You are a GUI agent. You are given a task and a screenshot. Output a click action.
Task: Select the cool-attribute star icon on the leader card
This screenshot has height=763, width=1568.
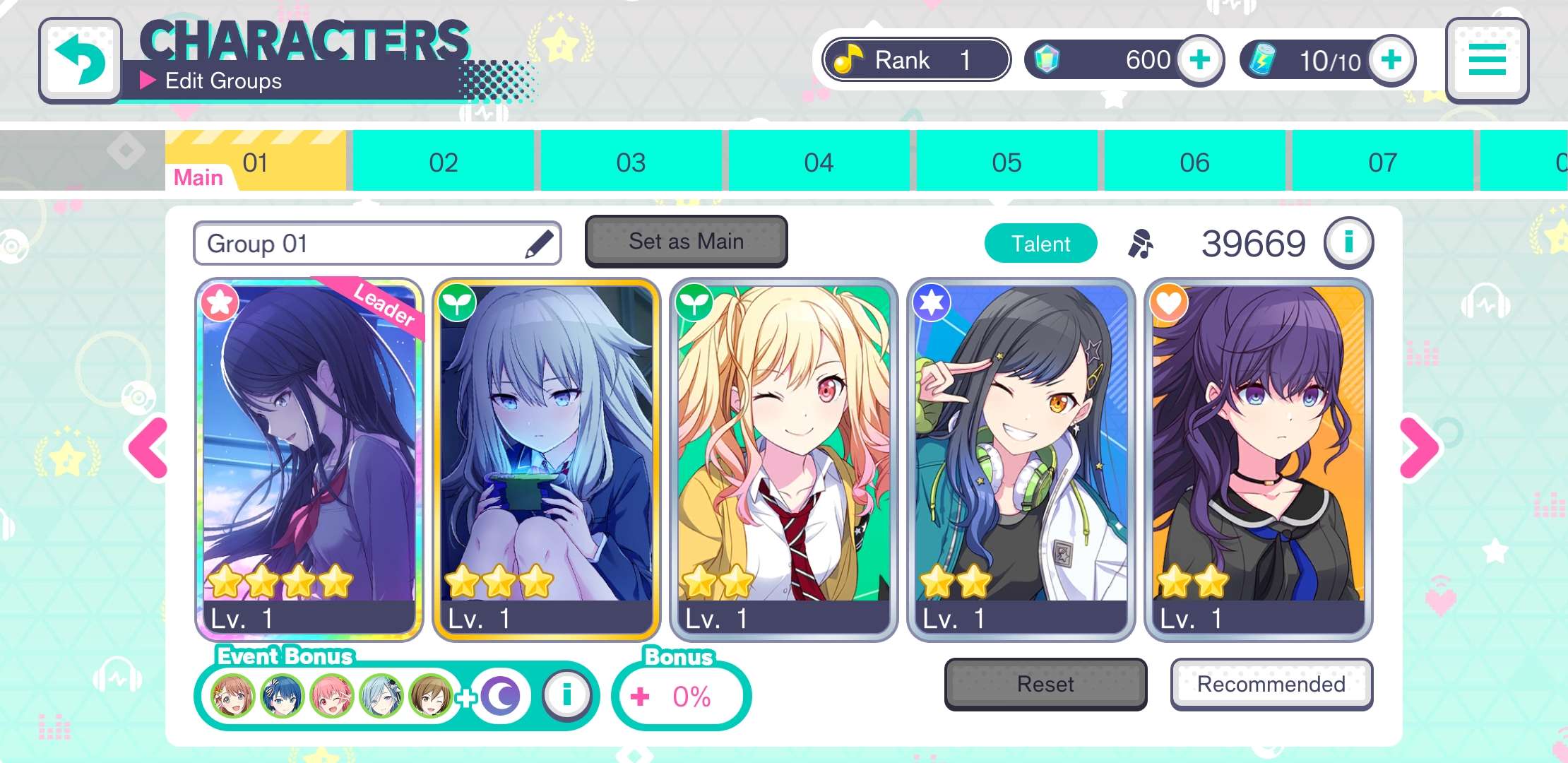219,302
